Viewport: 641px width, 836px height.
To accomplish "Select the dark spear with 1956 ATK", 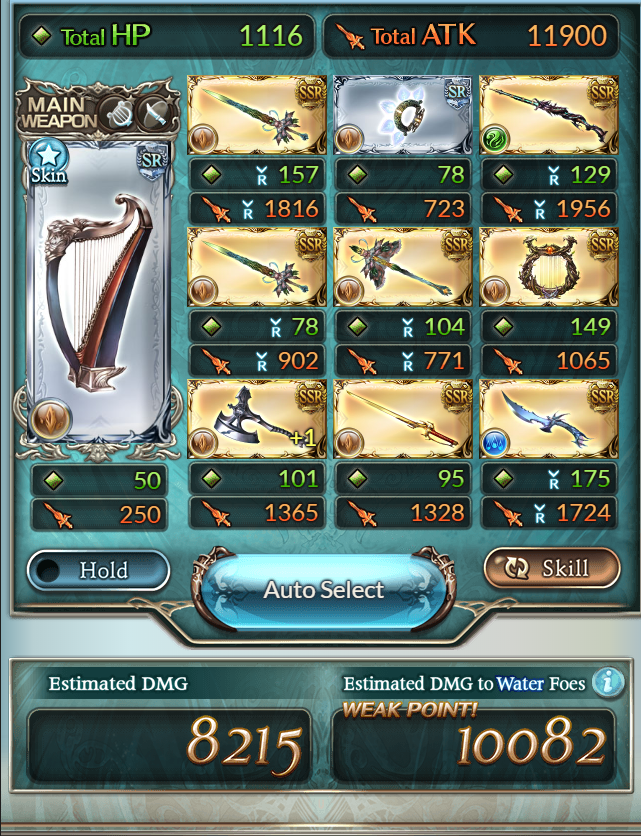I will coord(546,115).
